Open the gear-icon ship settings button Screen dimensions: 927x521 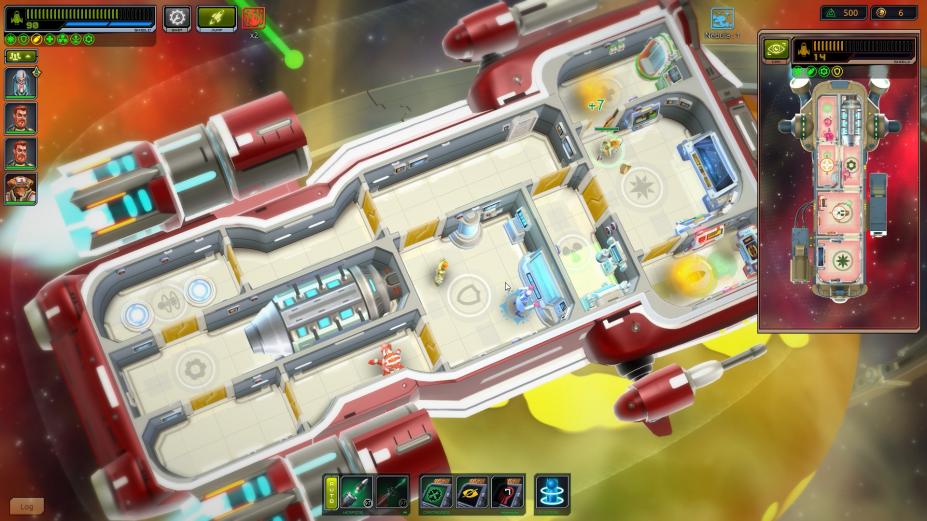tap(178, 17)
